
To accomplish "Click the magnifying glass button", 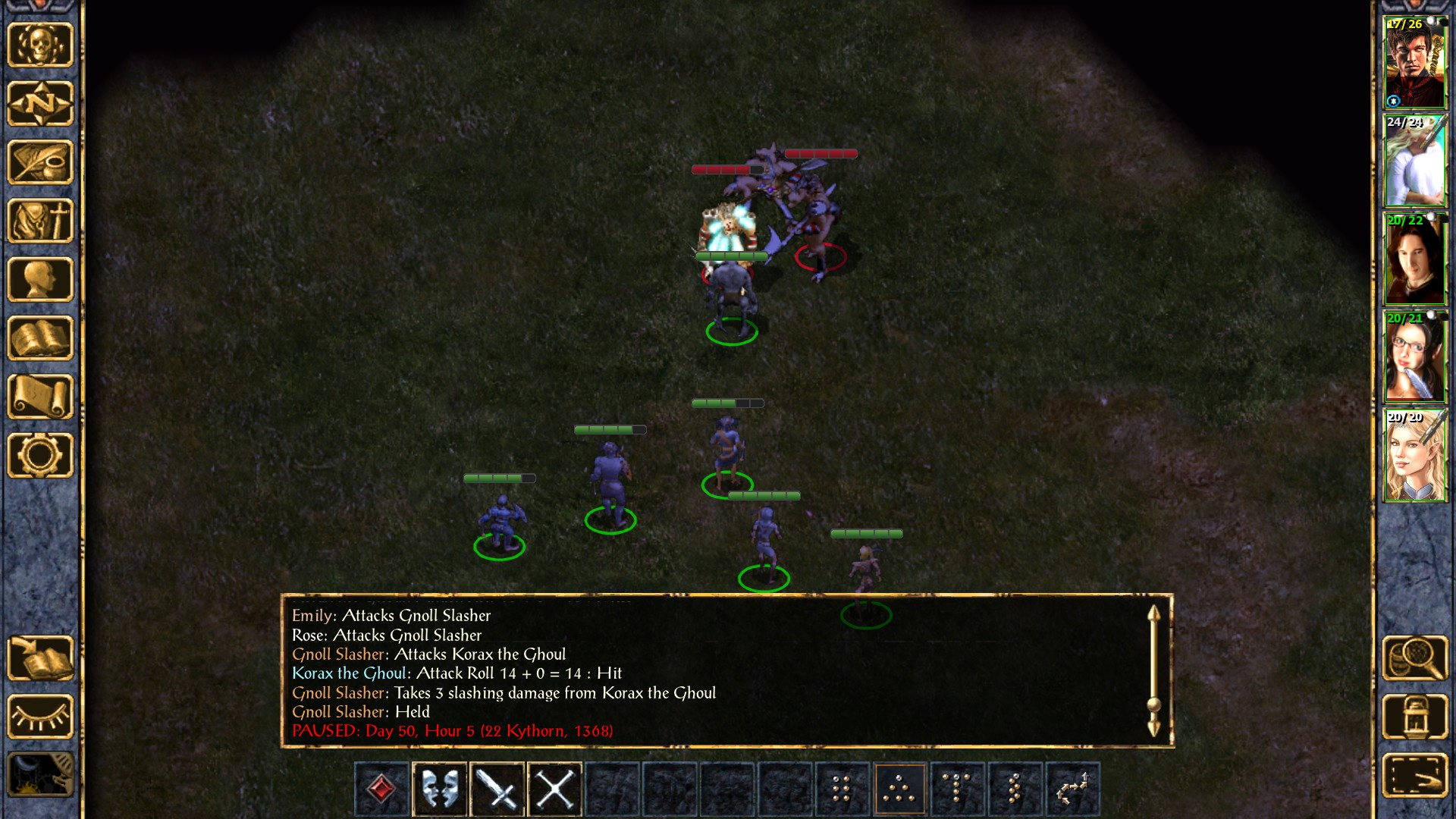I will [x=1415, y=658].
